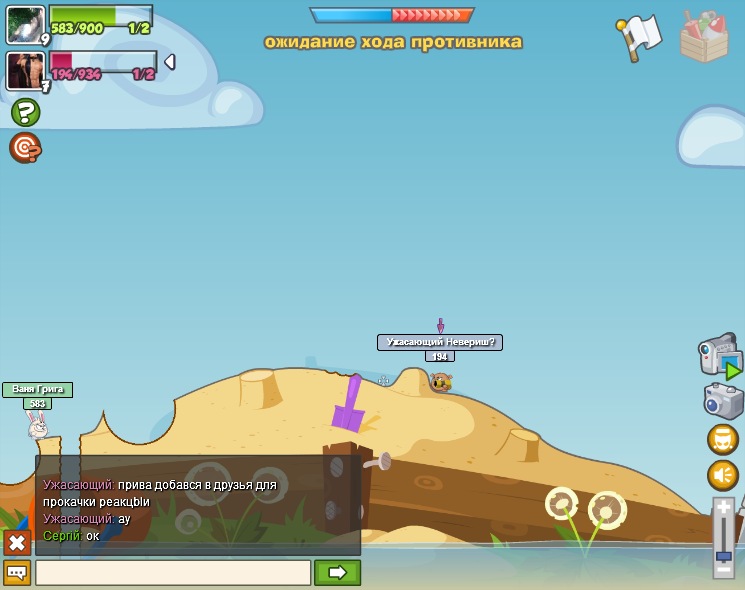Click the orange speech bubble chat button
Image resolution: width=745 pixels, height=590 pixels.
click(x=17, y=573)
